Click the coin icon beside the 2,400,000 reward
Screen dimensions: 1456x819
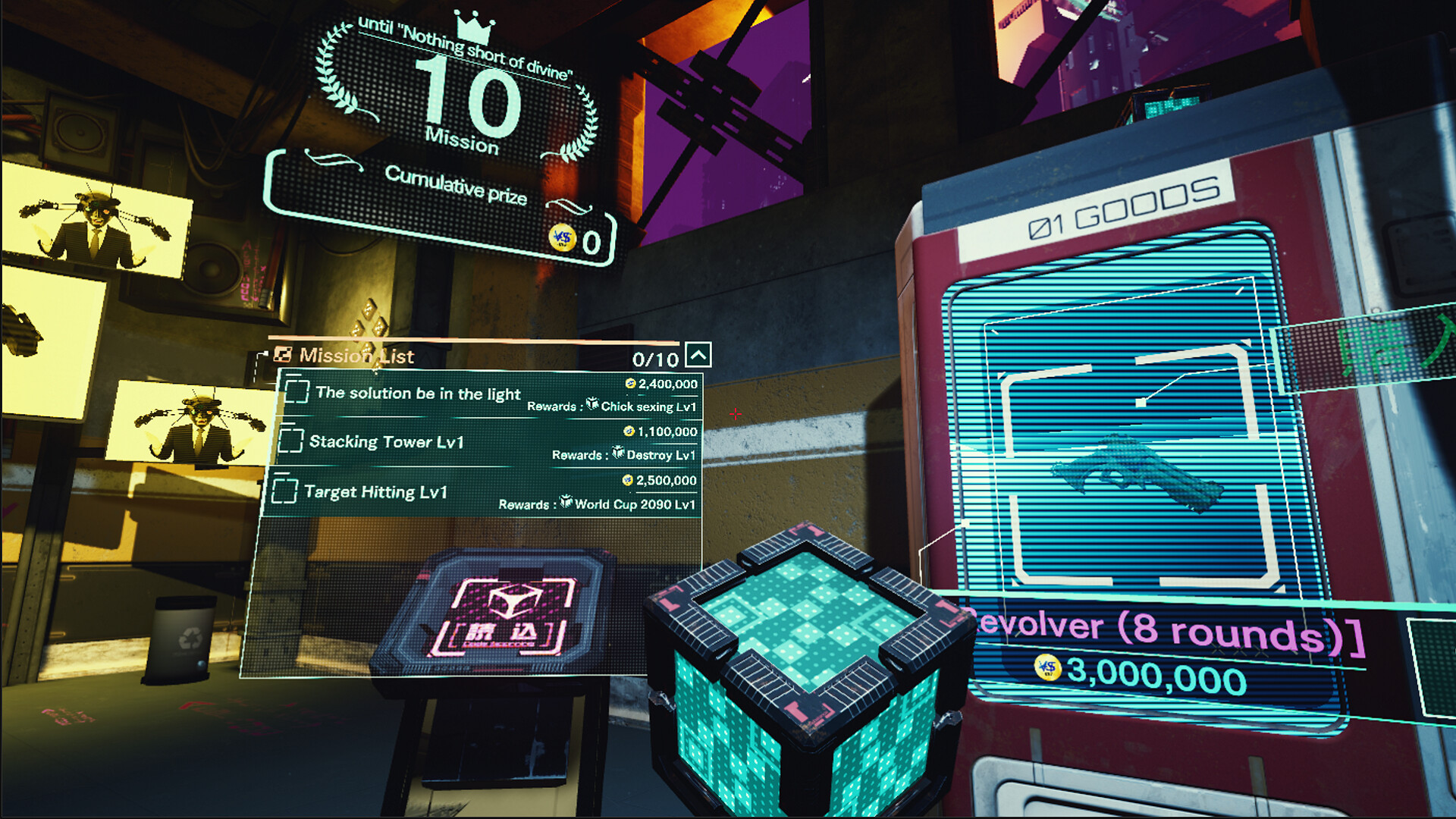click(x=629, y=384)
